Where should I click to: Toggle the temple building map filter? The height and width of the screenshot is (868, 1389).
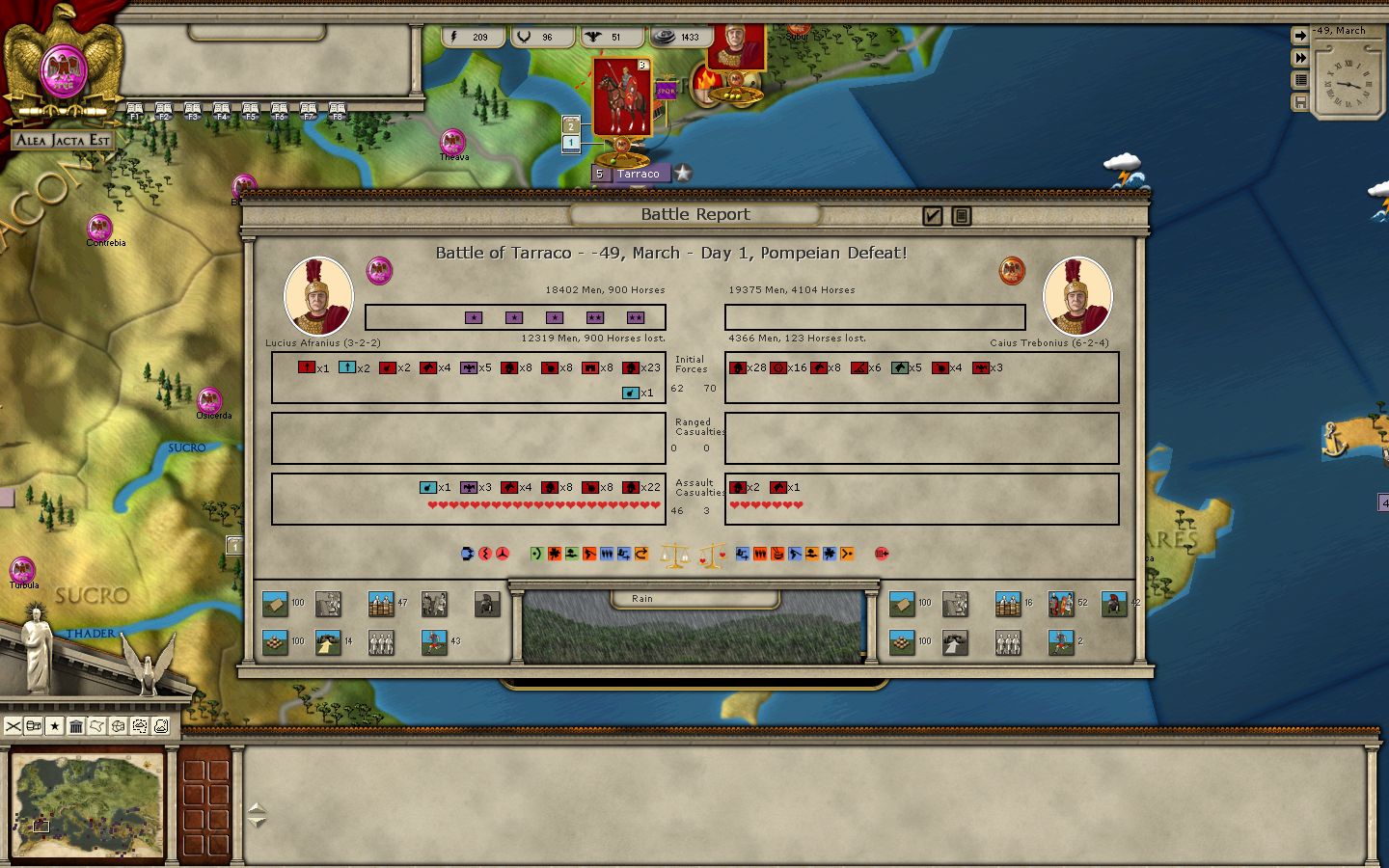(x=76, y=726)
